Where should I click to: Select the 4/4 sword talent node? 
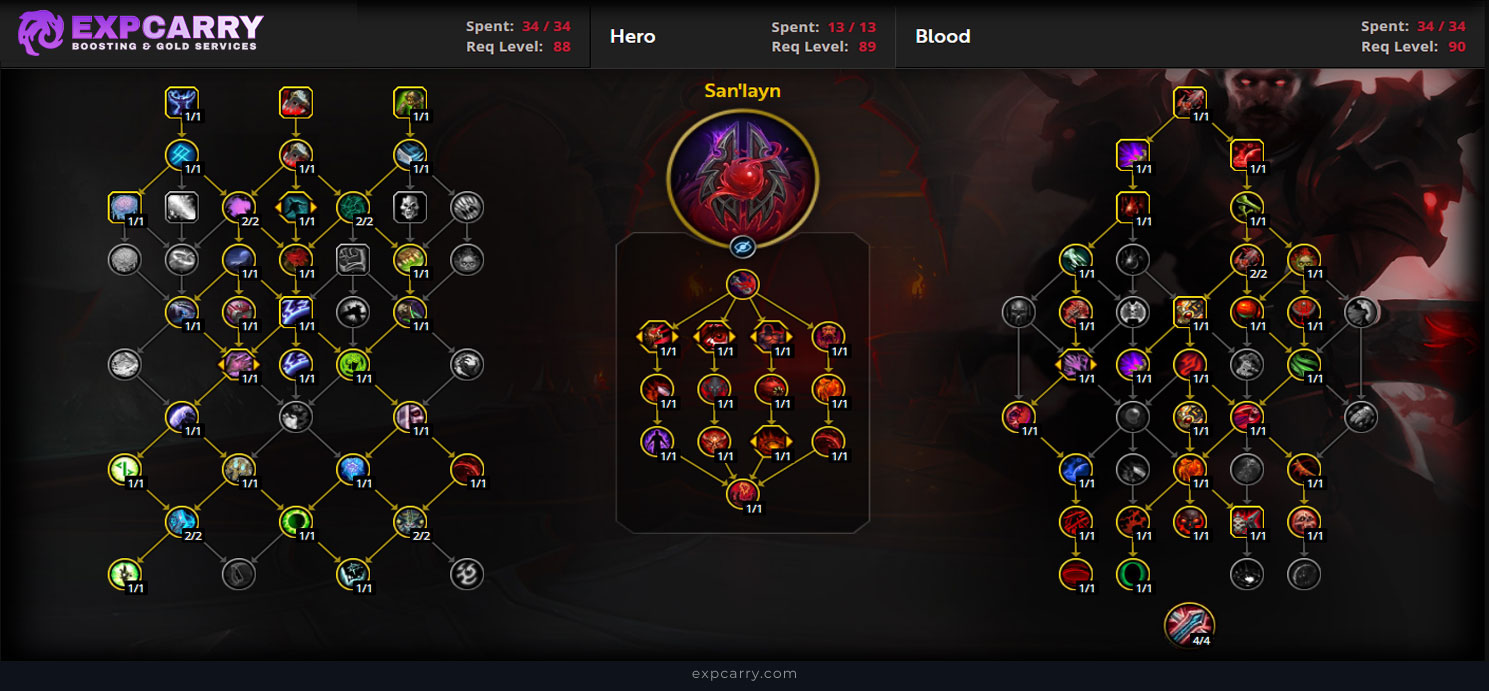[1189, 623]
